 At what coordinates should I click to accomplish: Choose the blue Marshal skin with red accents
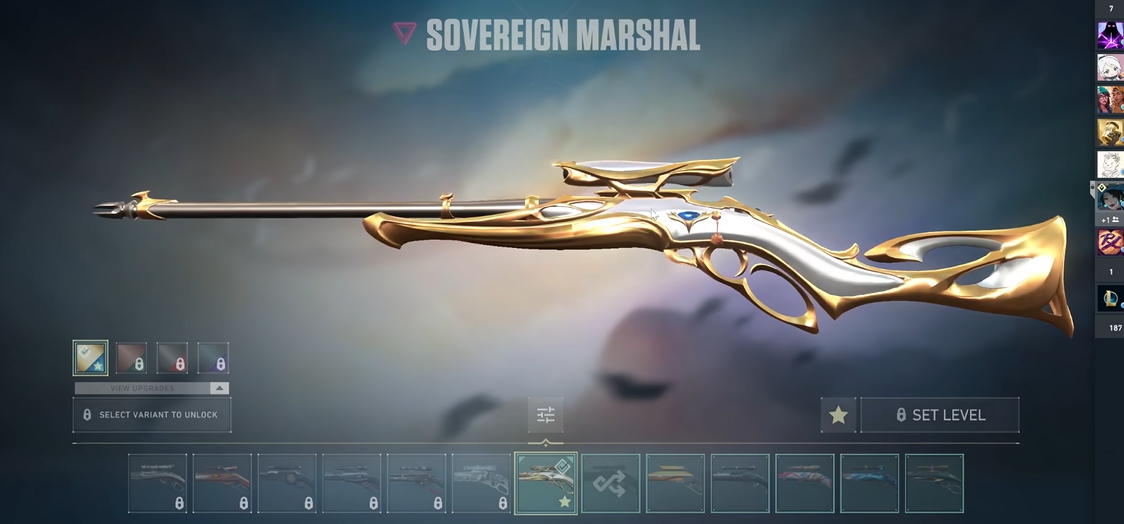869,483
